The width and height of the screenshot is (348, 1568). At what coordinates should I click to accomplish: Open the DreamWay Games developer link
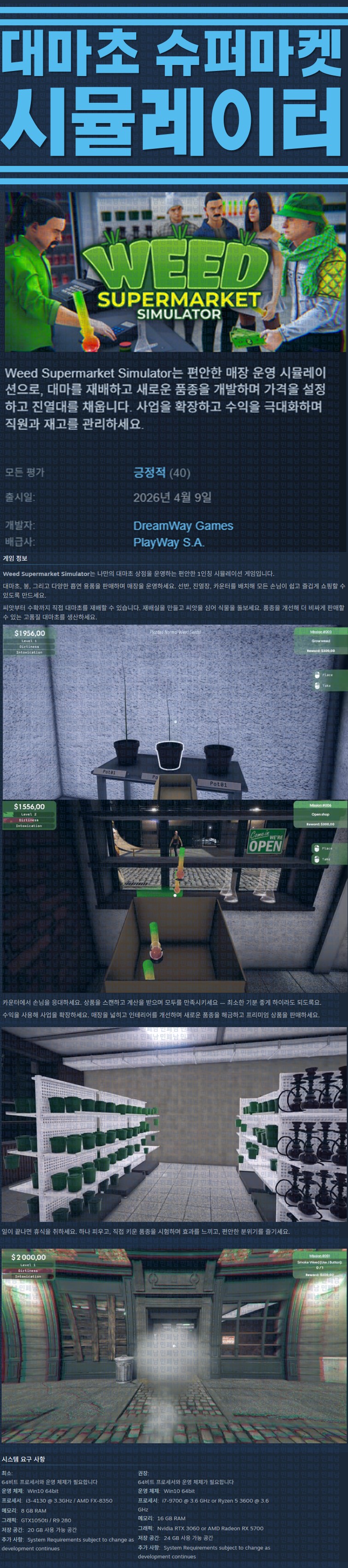[183, 525]
